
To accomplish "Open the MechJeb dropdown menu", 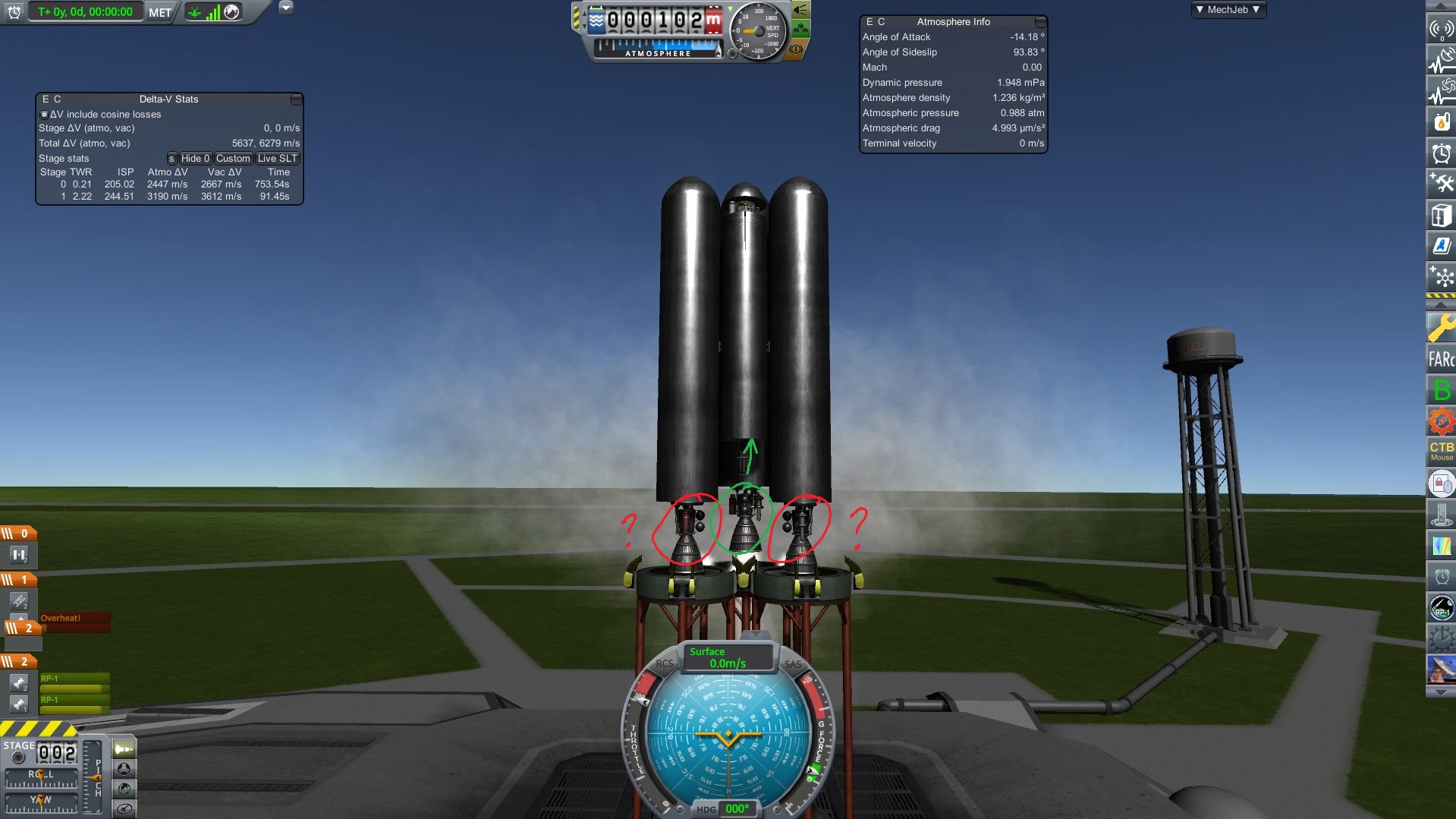I will pos(1228,10).
